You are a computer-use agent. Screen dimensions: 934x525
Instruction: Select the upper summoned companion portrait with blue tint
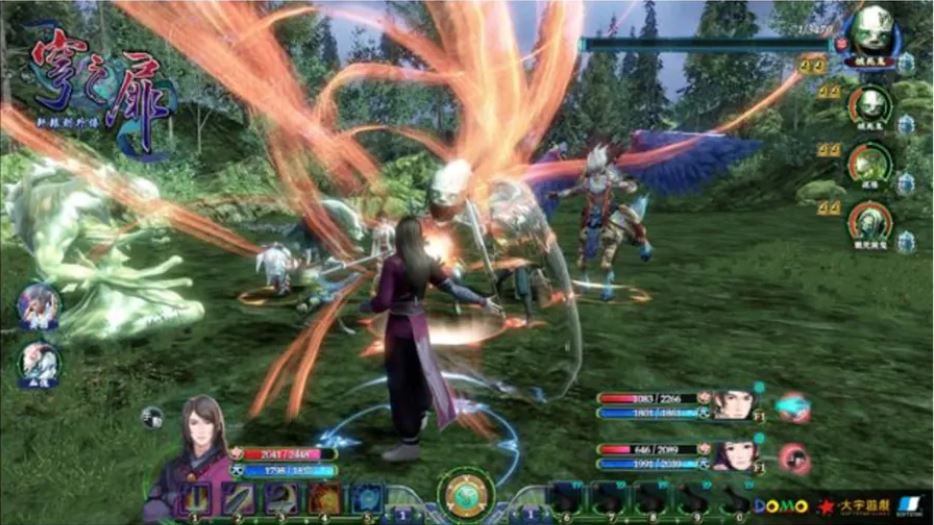coord(40,305)
